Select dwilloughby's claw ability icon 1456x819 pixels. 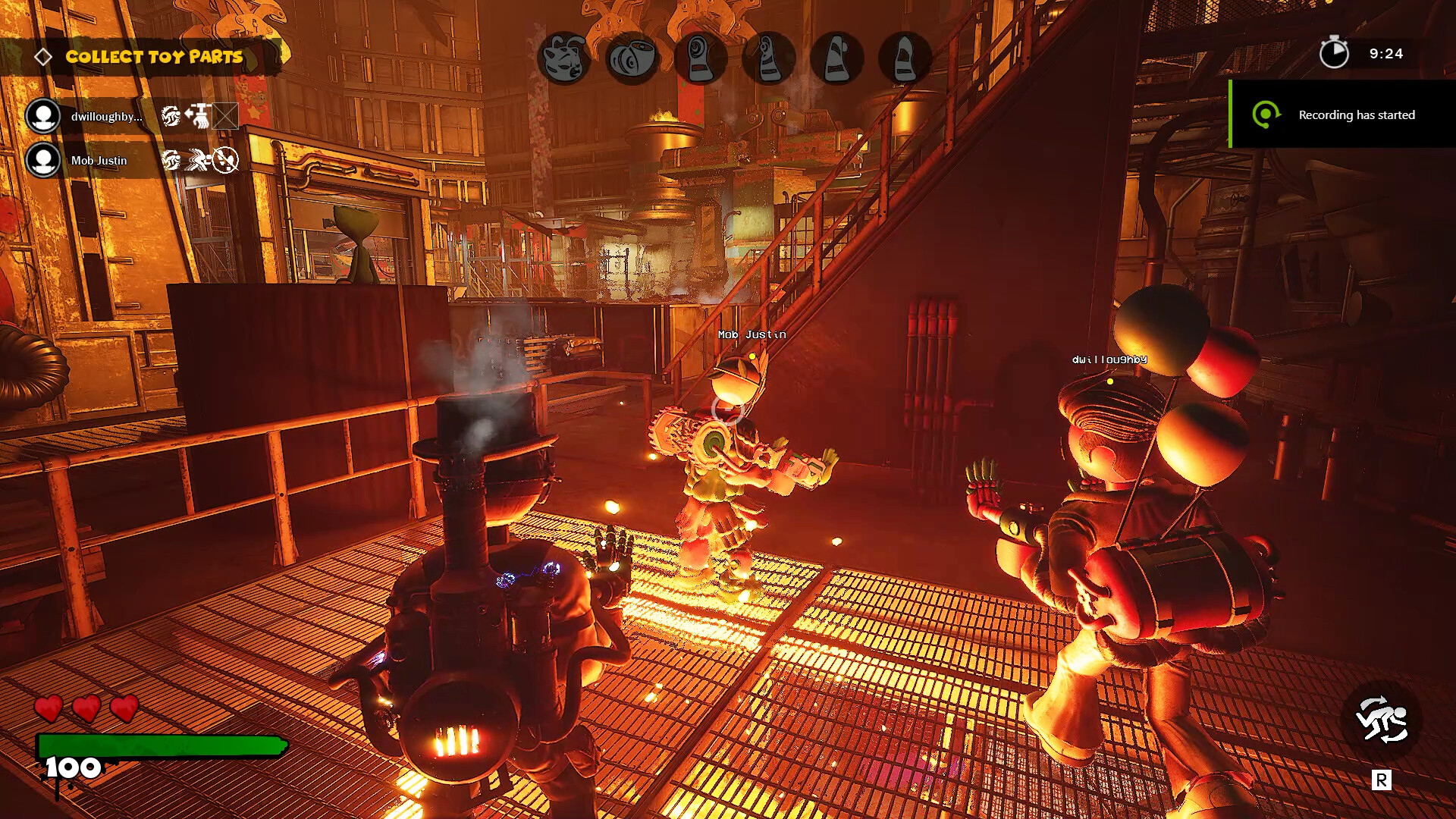coord(171,117)
